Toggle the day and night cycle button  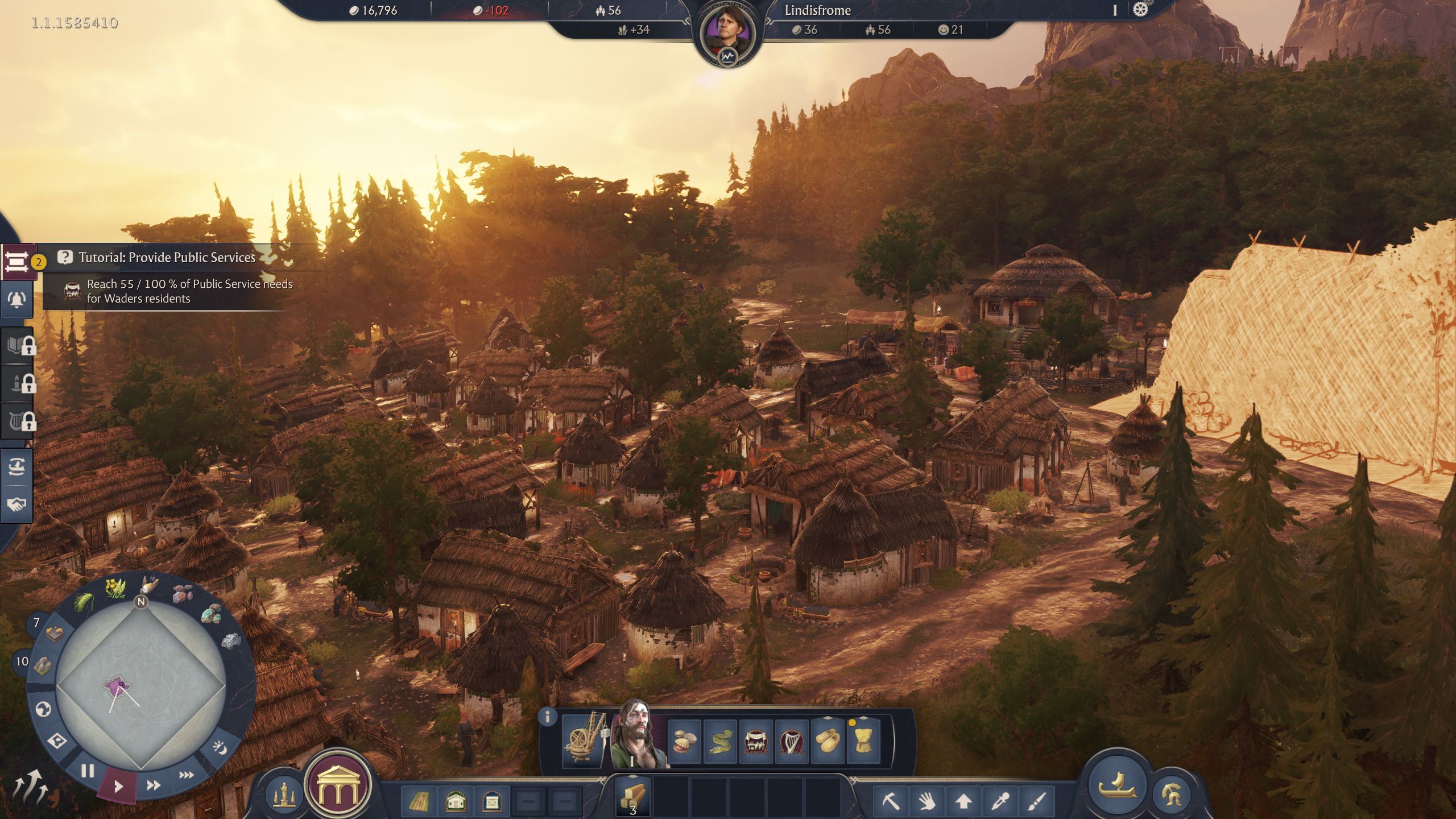(x=220, y=748)
